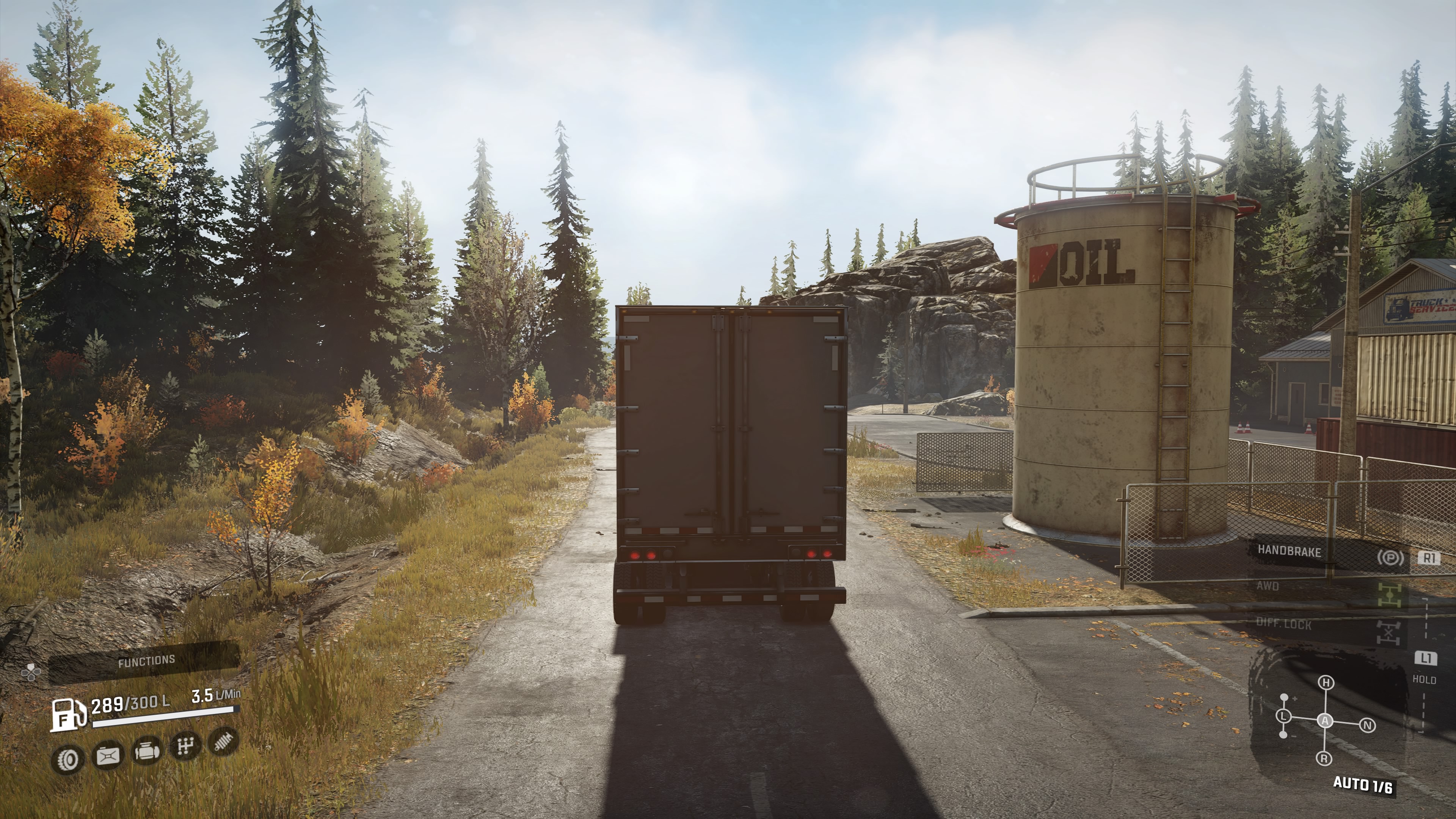Shift gearbox into Reverse (R)
1456x819 pixels.
click(1325, 758)
